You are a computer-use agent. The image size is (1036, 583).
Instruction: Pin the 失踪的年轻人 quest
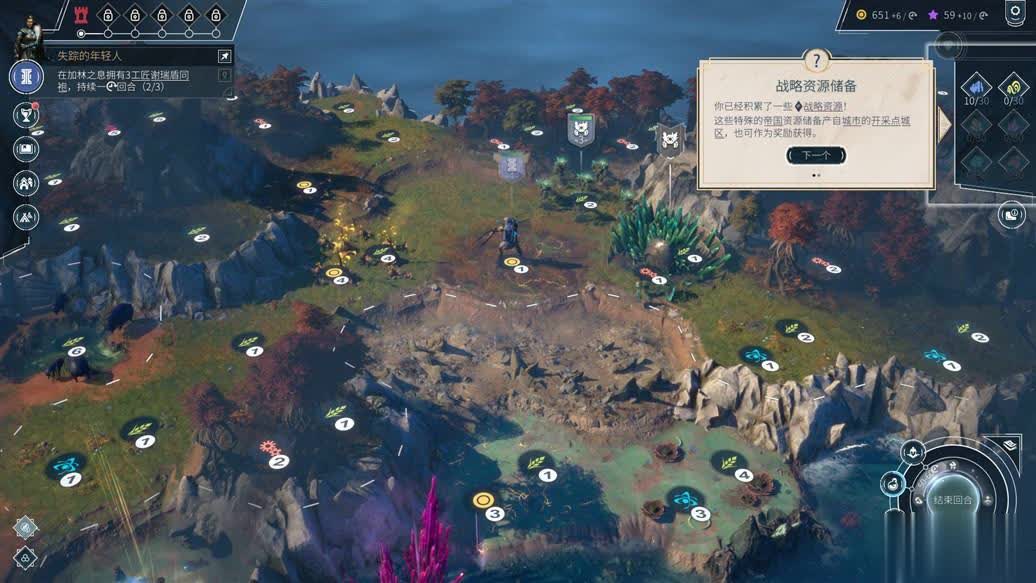point(224,57)
